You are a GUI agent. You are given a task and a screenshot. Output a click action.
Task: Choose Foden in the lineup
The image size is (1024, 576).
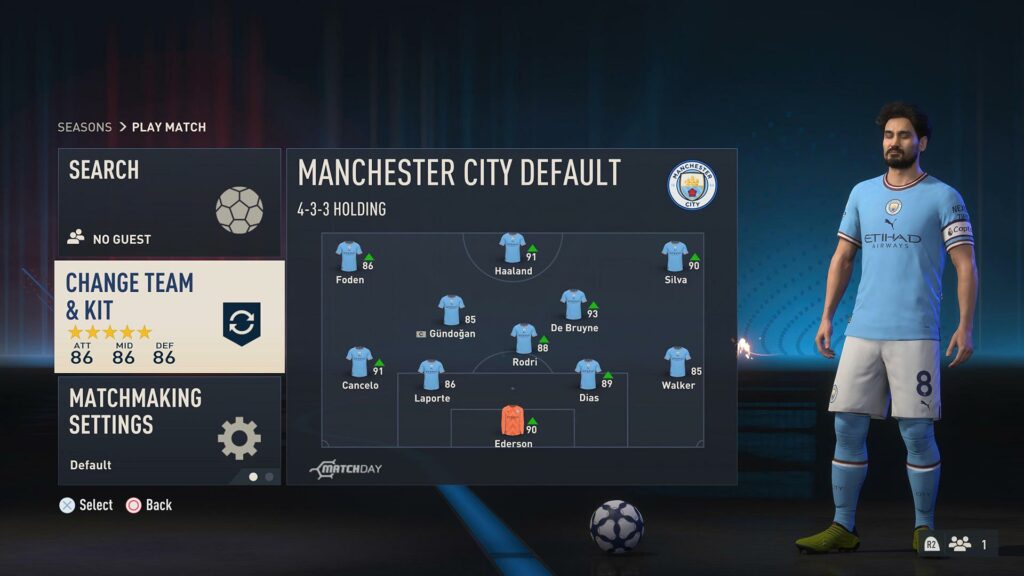click(349, 256)
